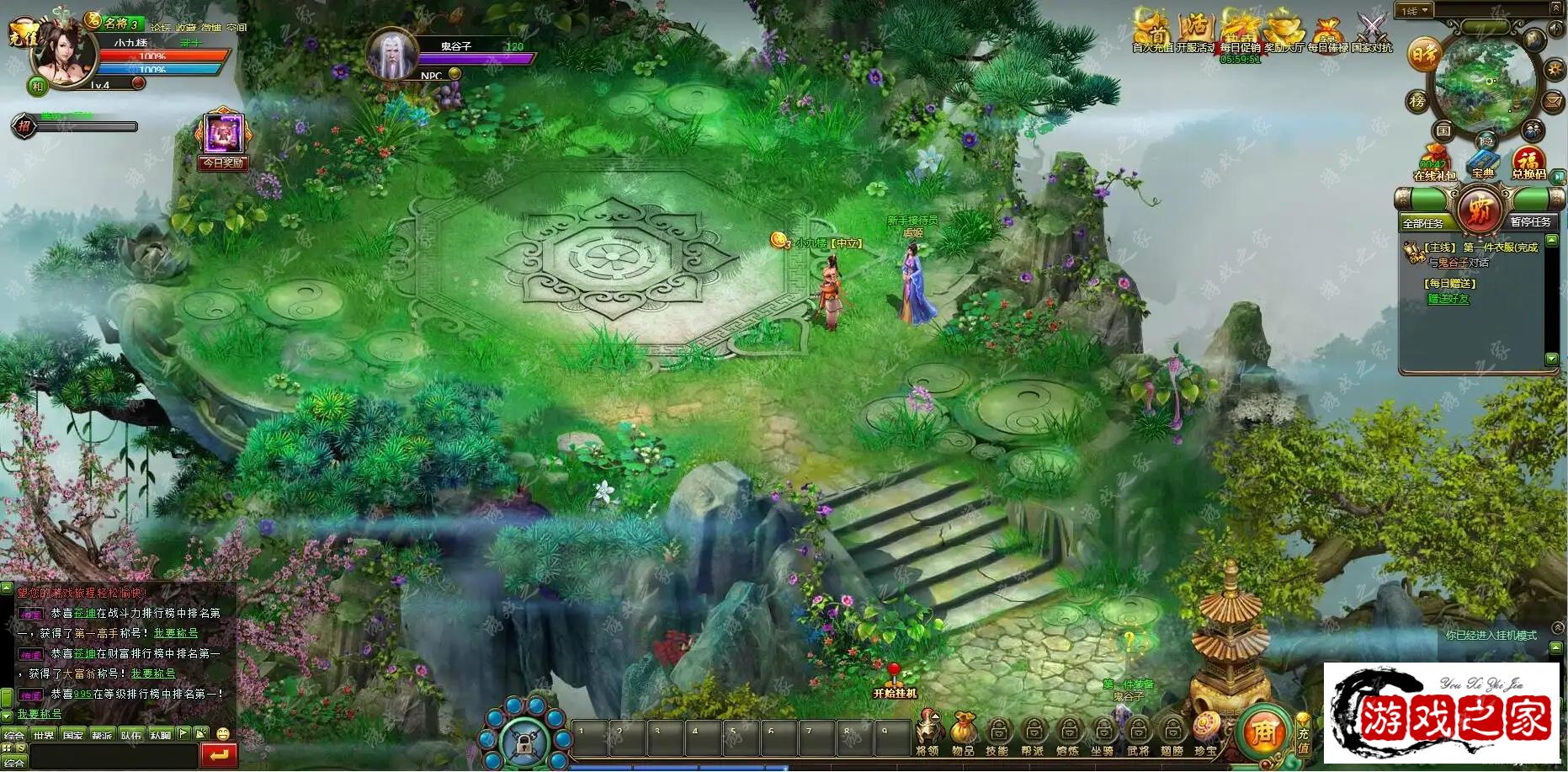Switch chat to the 世界 channel tab
Screen dimensions: 1568x772
[x=44, y=735]
